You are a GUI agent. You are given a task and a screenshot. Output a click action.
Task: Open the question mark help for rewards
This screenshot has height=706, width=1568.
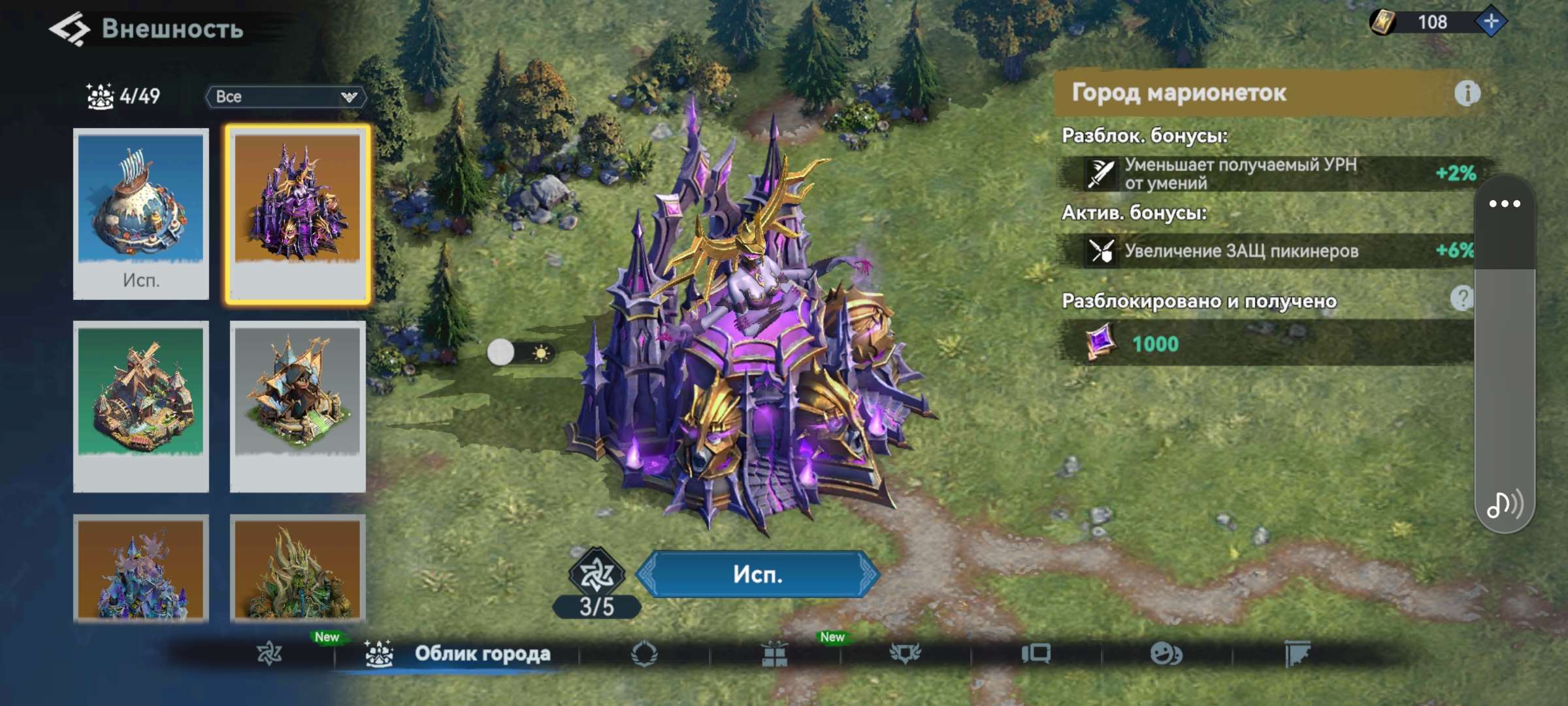pos(1462,298)
